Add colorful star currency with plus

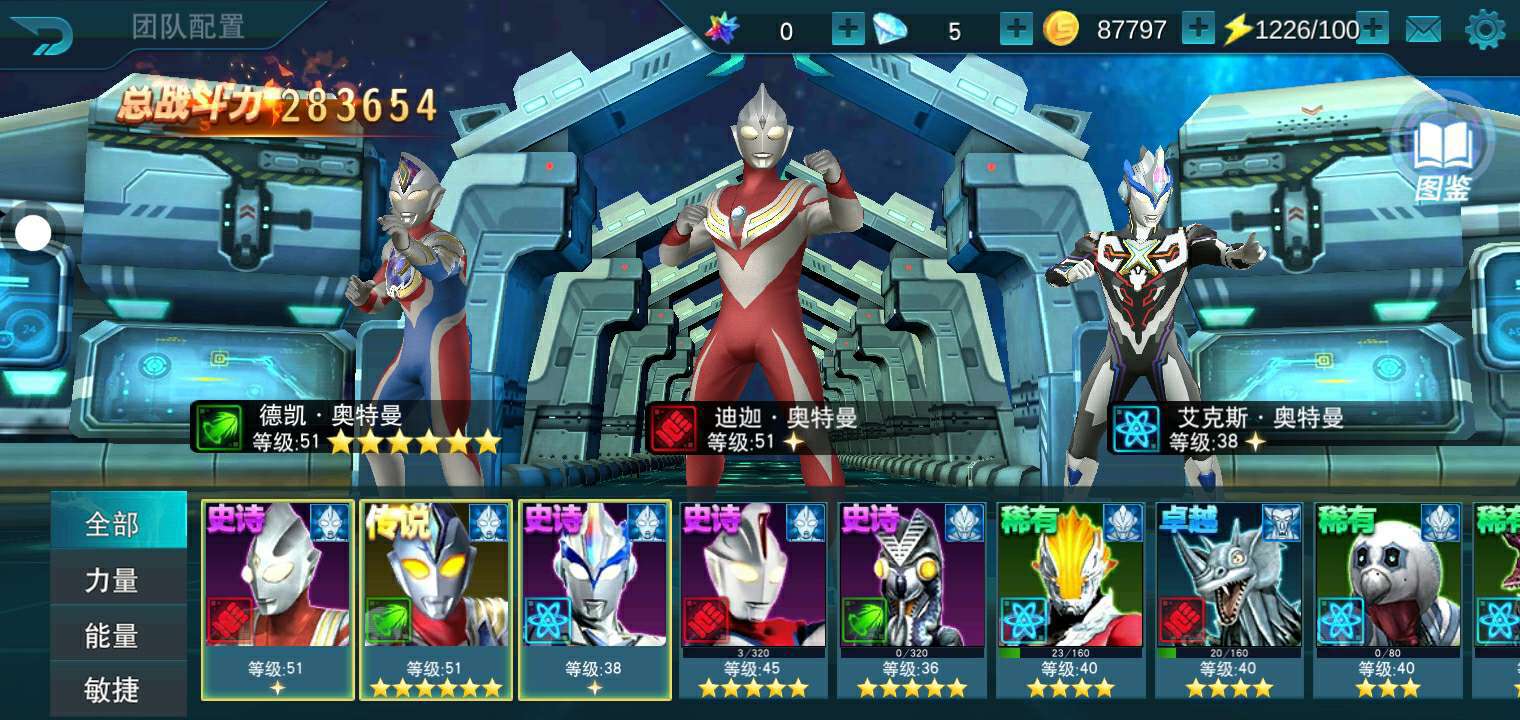point(848,30)
